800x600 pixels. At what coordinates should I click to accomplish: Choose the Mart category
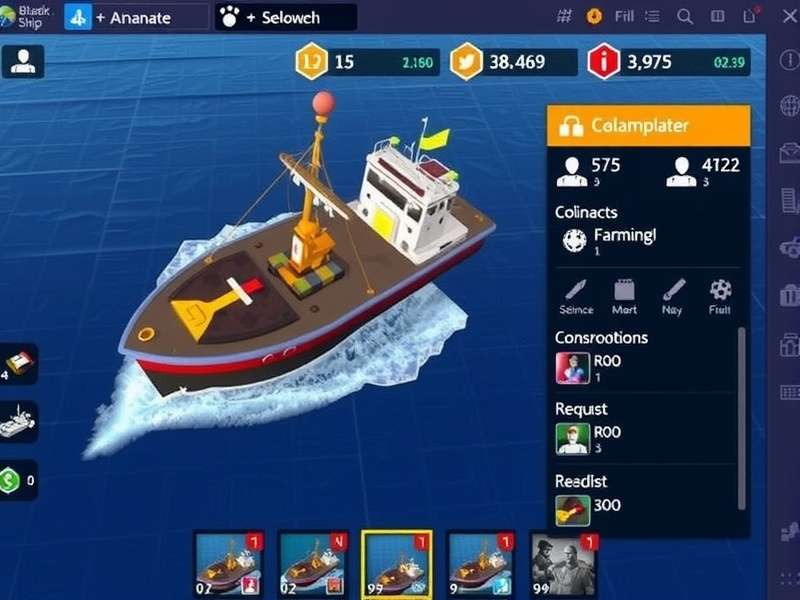(624, 296)
